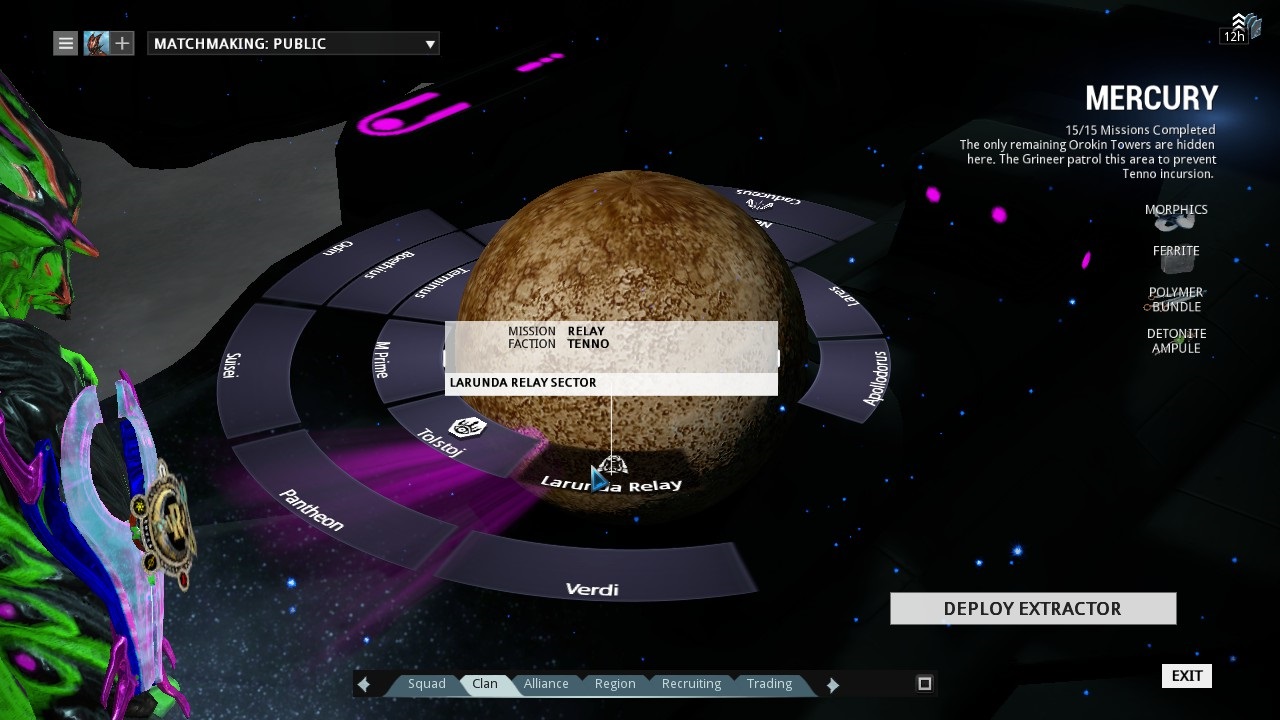Click the Deploy Extractor button

click(1033, 608)
